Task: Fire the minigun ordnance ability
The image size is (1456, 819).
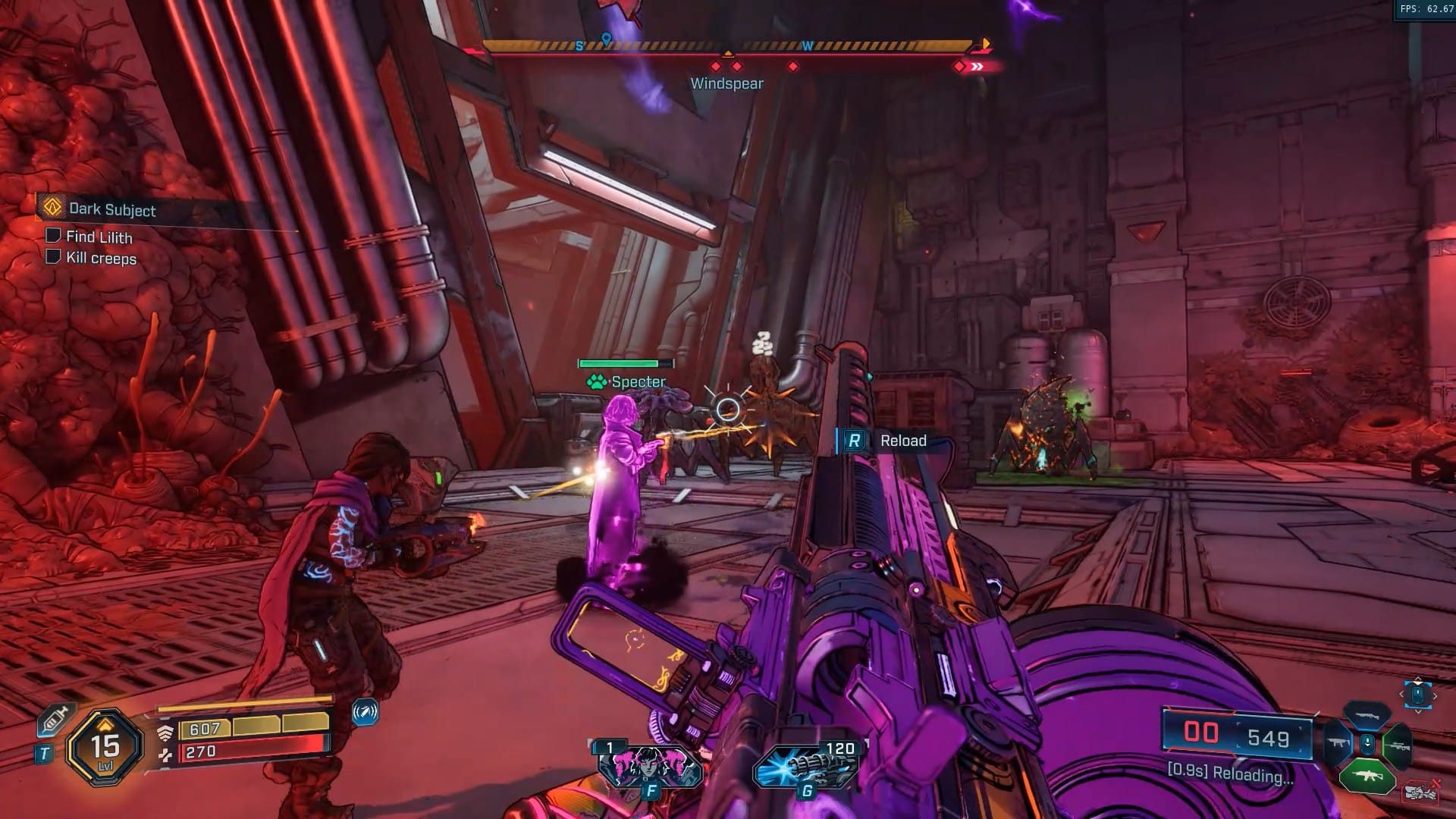Action: point(806,767)
